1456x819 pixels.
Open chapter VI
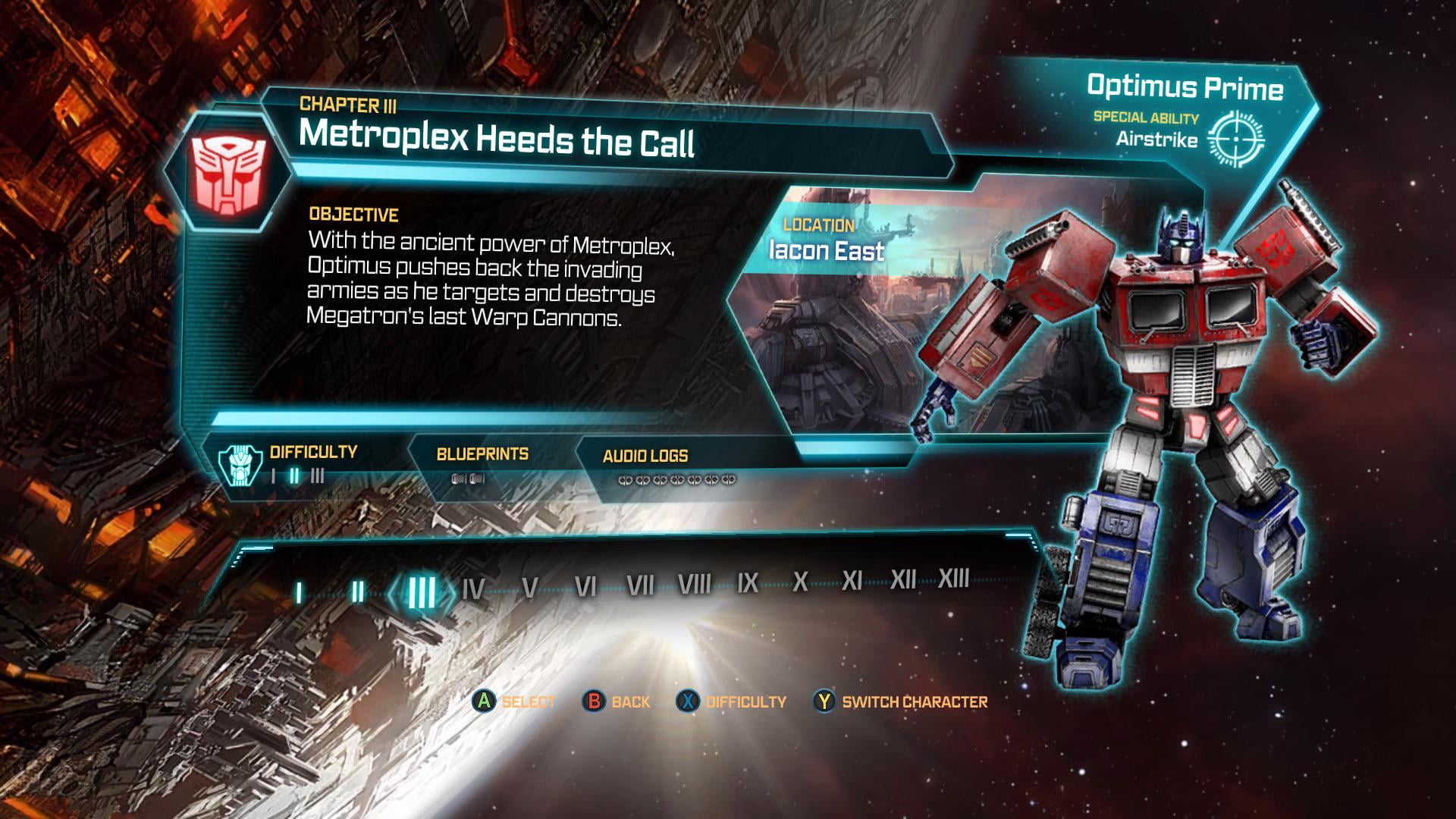(x=585, y=586)
